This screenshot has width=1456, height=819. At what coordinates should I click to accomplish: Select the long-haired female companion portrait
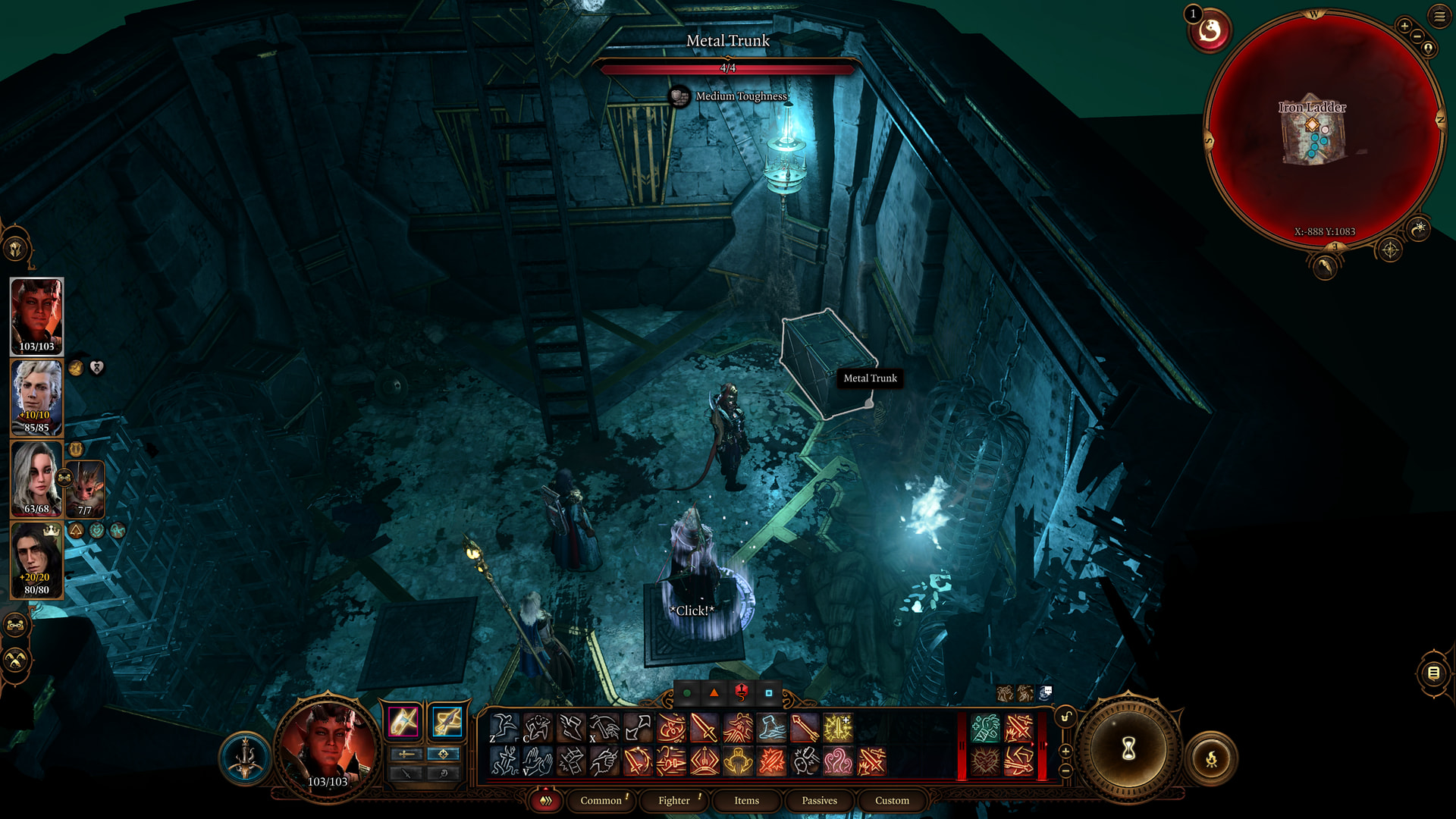pos(35,479)
